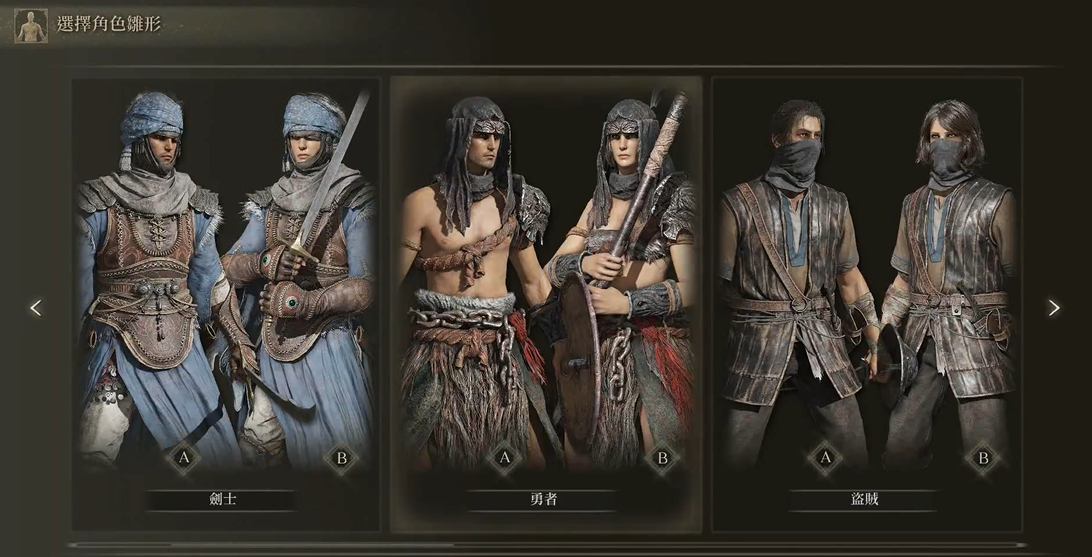This screenshot has width=1092, height=557.
Task: Click the 盜賊 name label
Action: coord(866,499)
